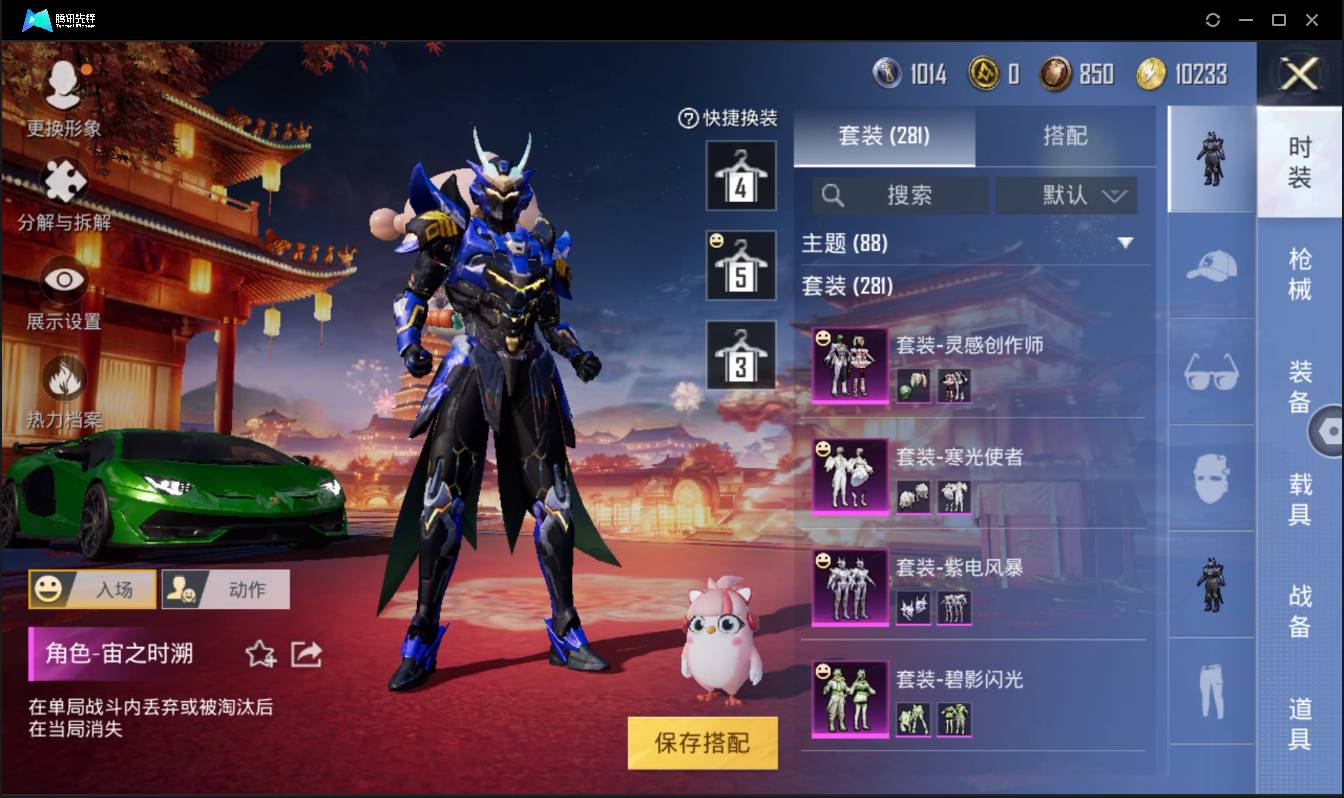The image size is (1344, 798).
Task: Open the mask category panel
Action: 1211,480
